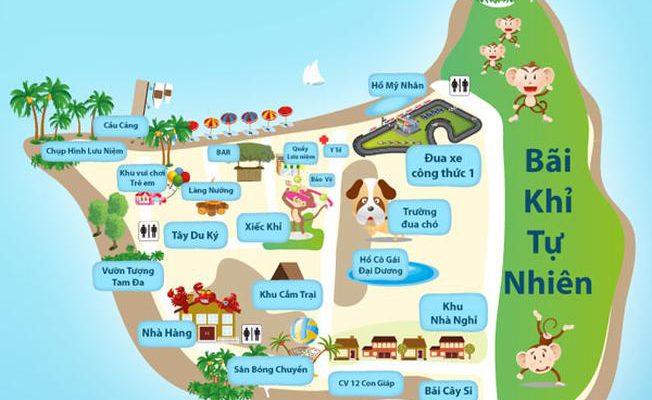Select the Hồ Cô Gái Đại Dương label
Screen dimensions: 652x400
[x=384, y=267]
